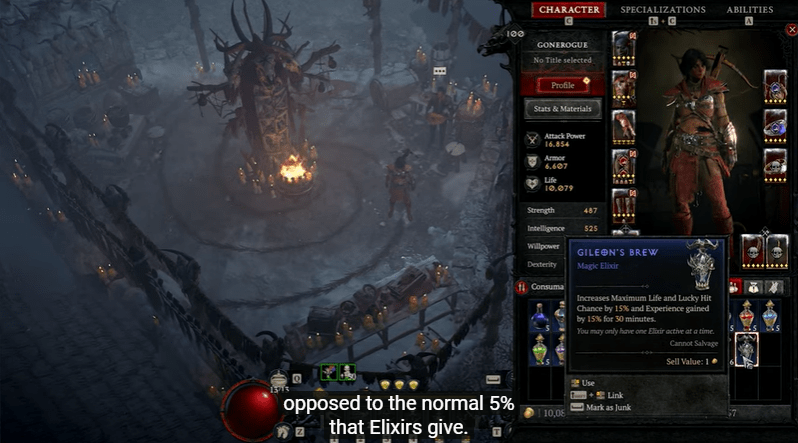Open the Profile button

(562, 85)
